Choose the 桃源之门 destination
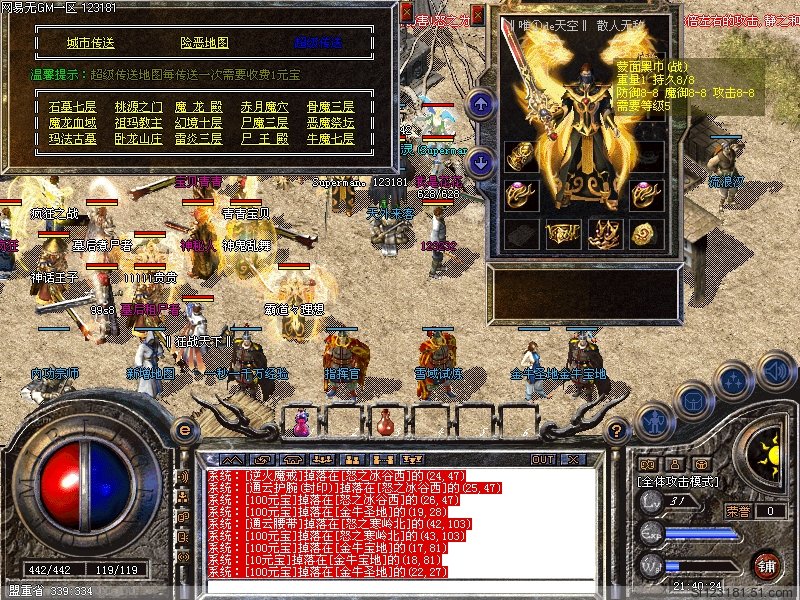Viewport: 800px width, 600px height. point(137,107)
